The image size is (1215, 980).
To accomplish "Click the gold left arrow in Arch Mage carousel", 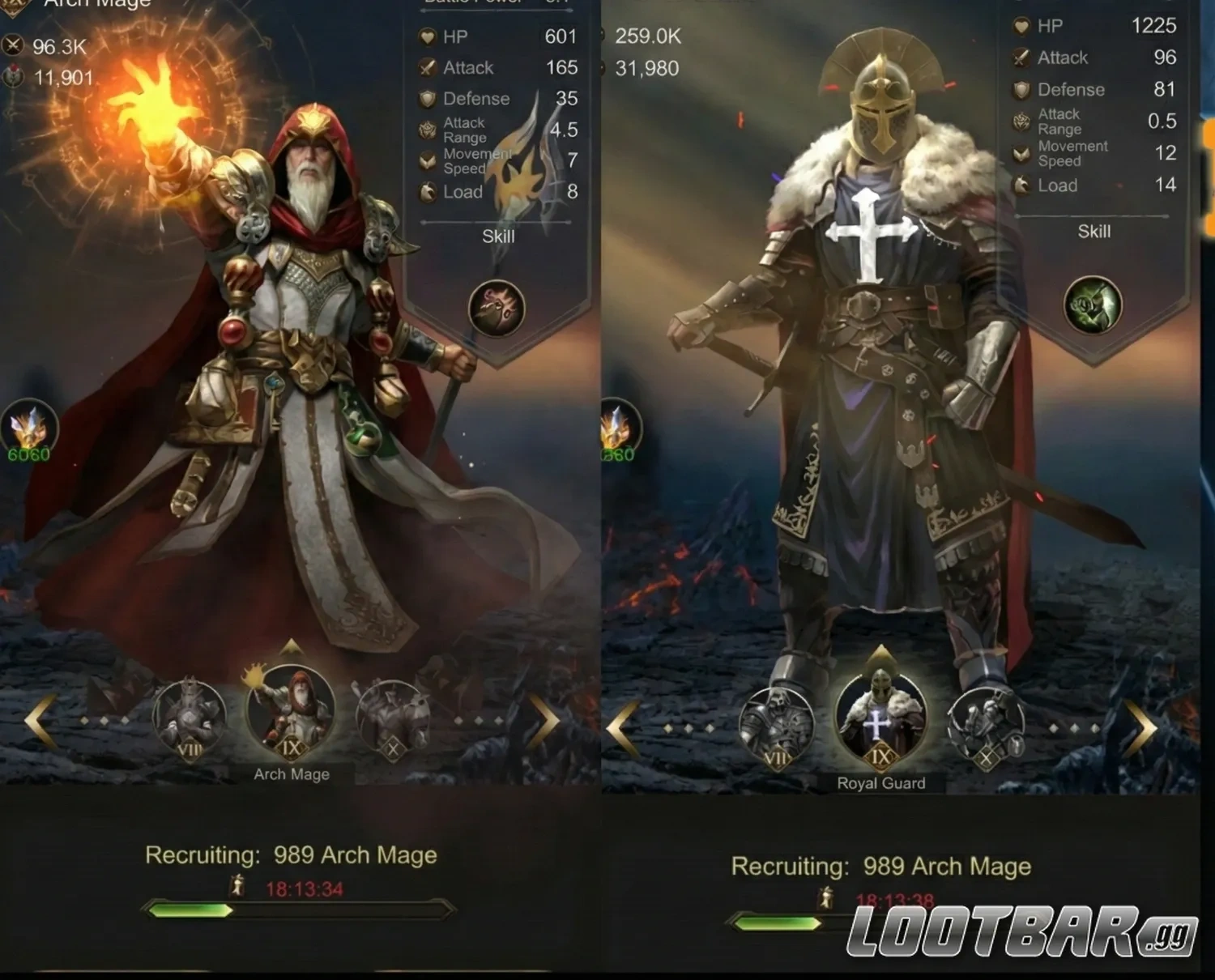I will [x=40, y=719].
